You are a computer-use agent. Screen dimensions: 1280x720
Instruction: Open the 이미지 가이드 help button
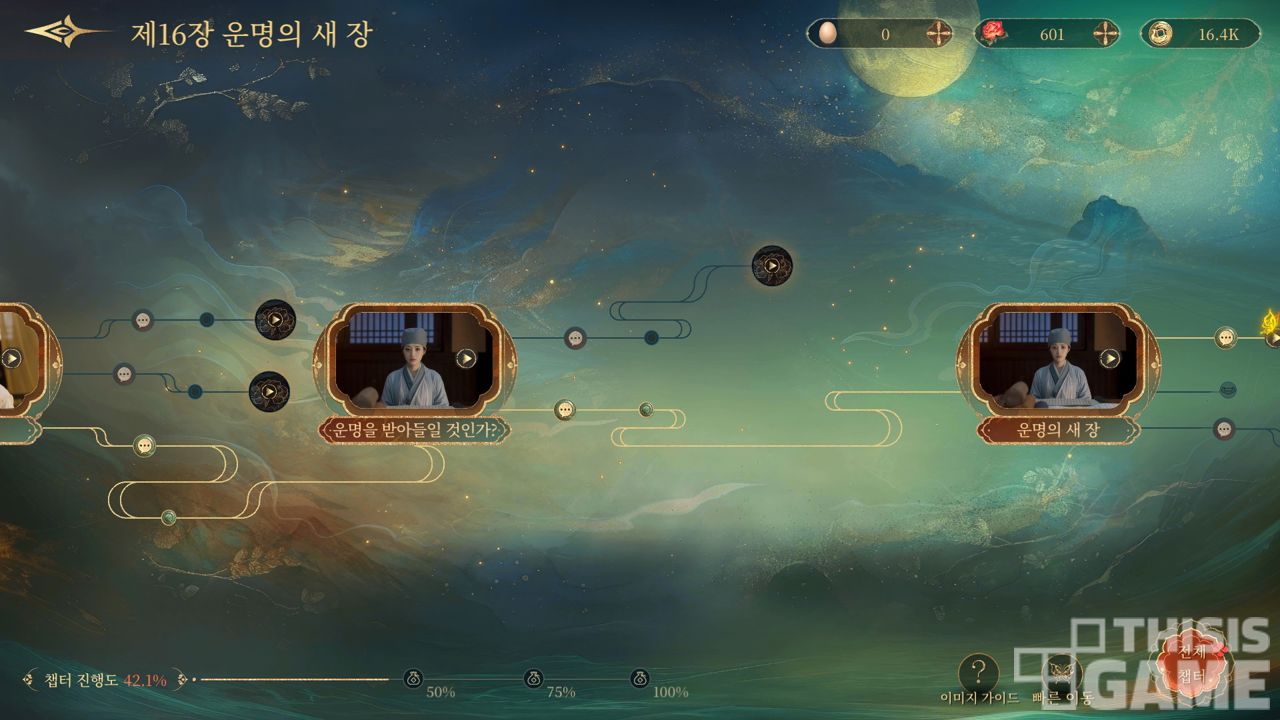(978, 673)
